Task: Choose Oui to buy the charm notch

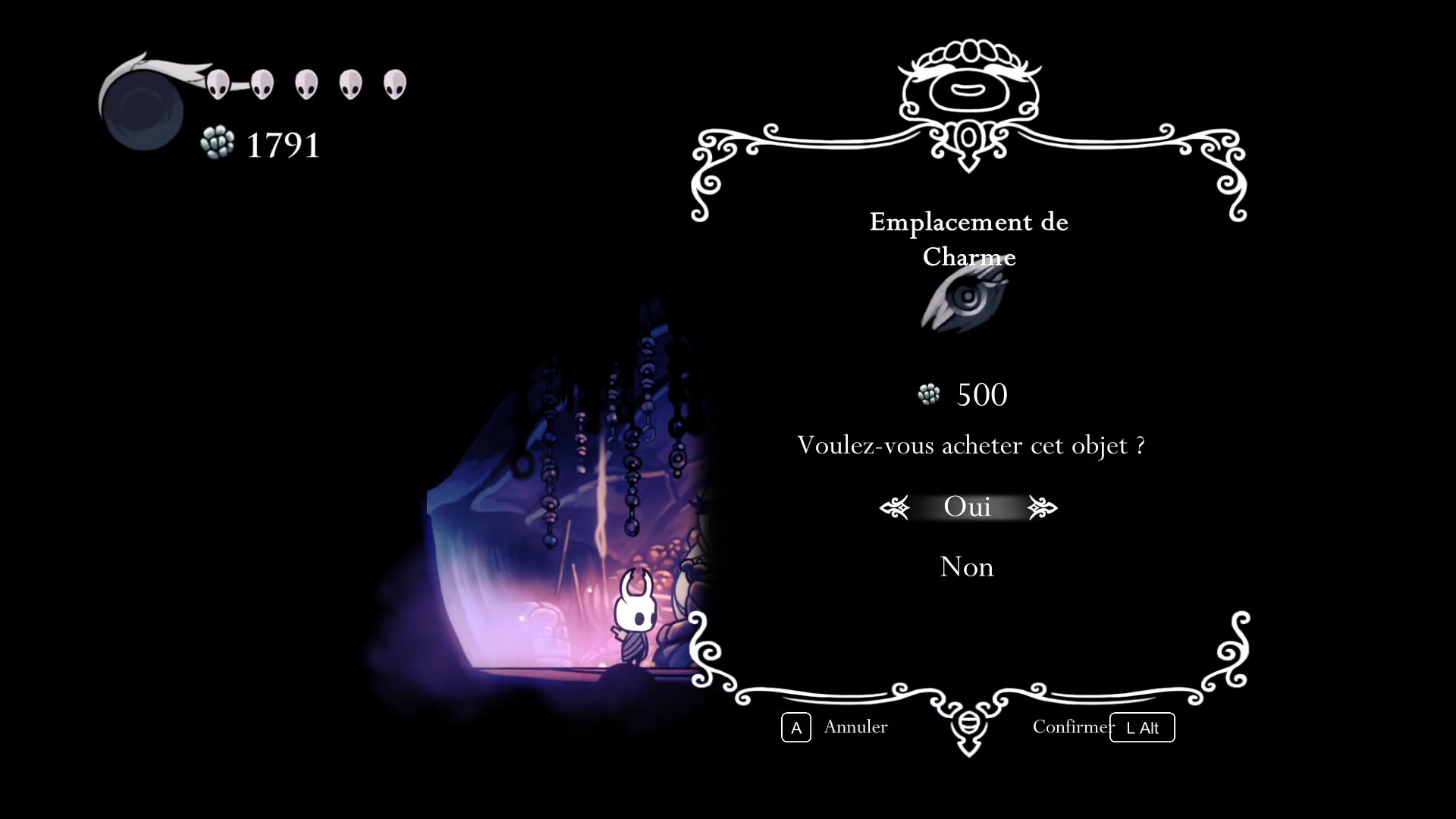Action: 967,507
